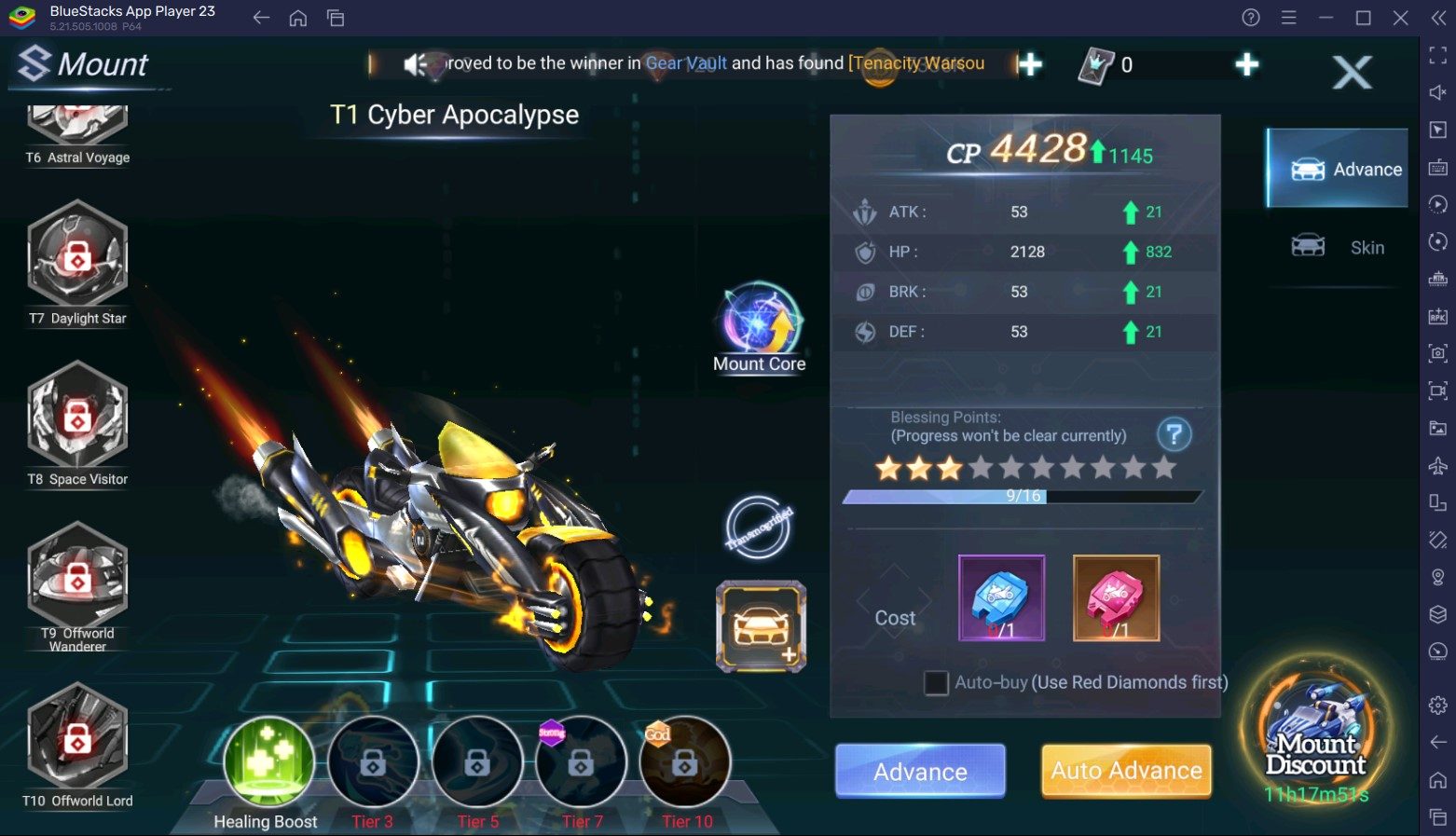View the Healing Boost mount skill
Screen dimensions: 1456x836
[x=268, y=762]
